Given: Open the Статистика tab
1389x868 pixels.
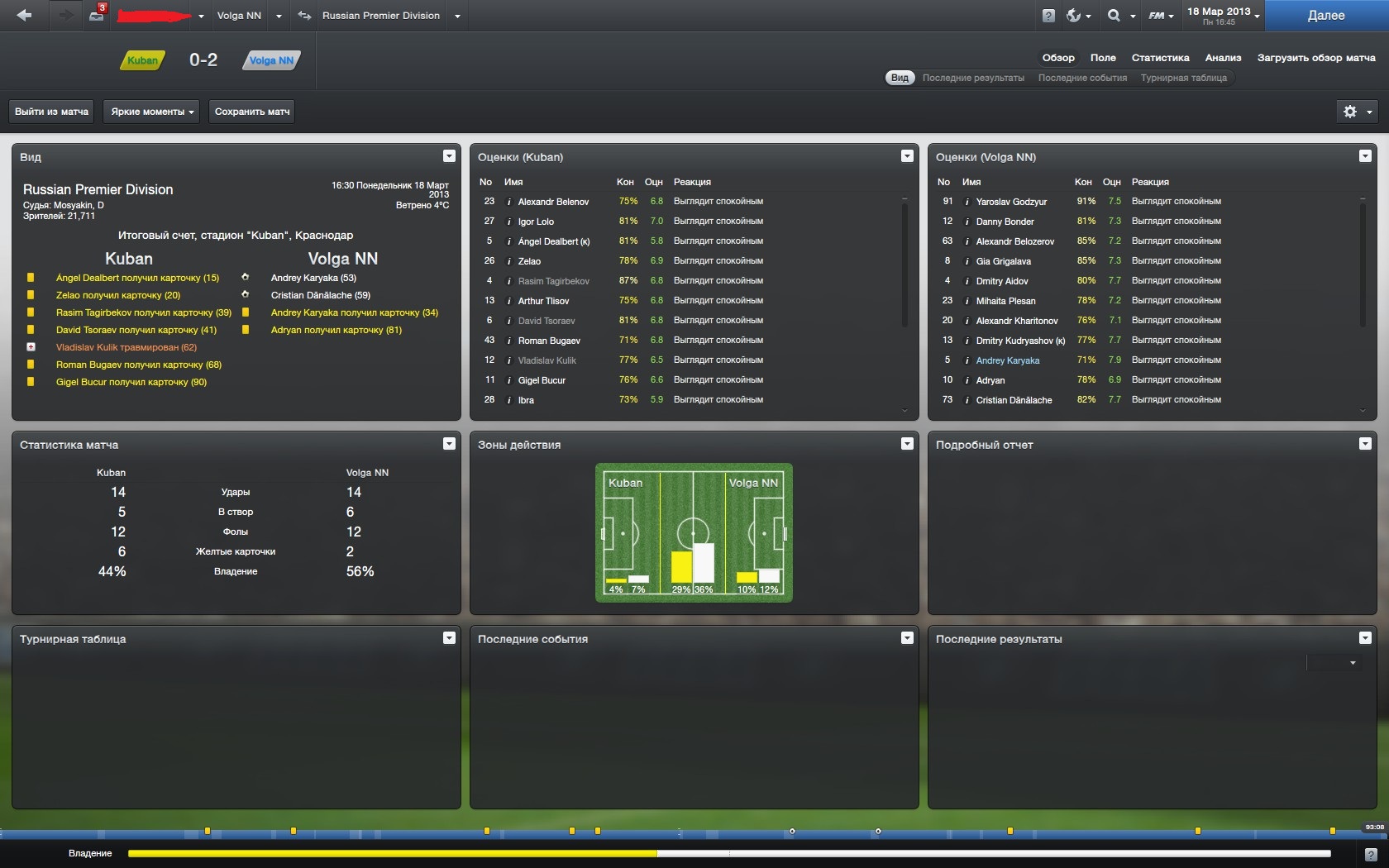Looking at the screenshot, I should (1160, 58).
